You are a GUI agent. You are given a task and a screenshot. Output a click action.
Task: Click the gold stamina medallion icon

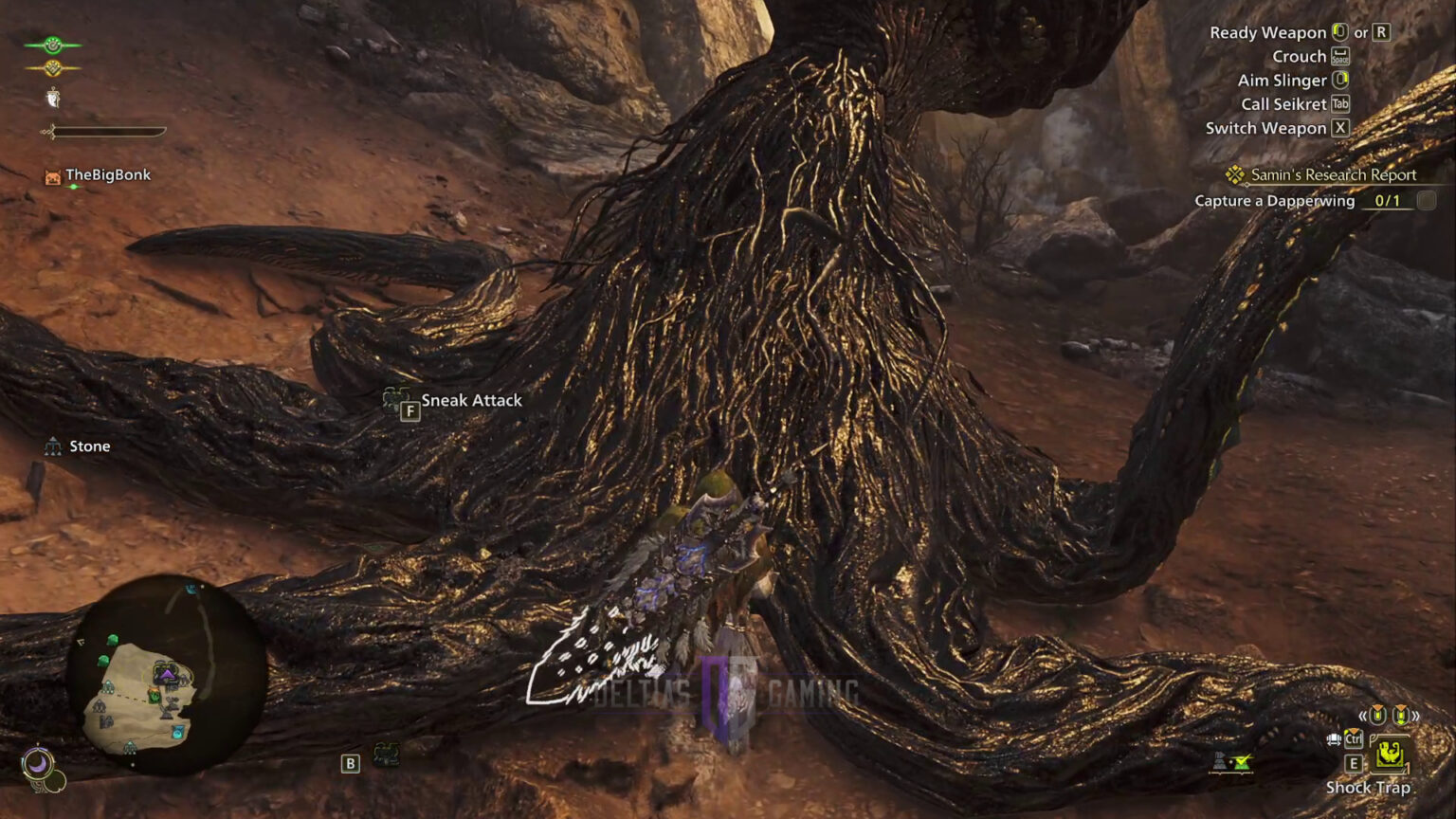51,67
